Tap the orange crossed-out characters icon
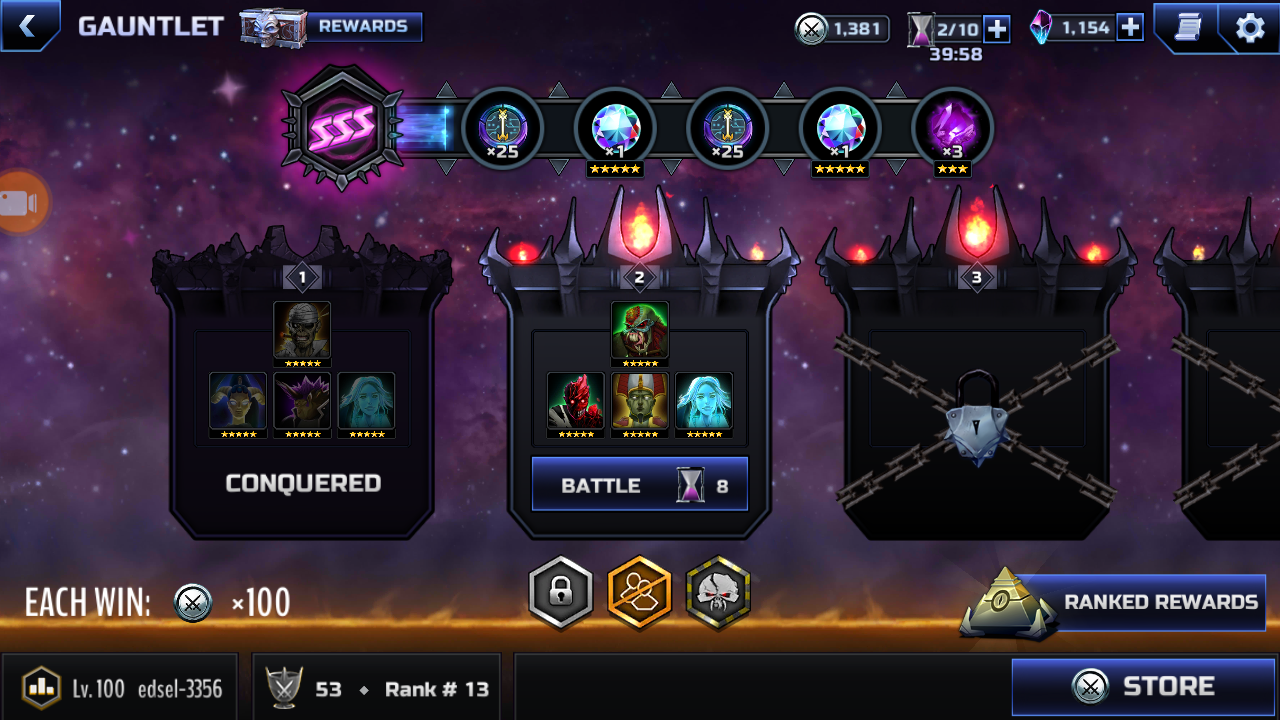 640,593
